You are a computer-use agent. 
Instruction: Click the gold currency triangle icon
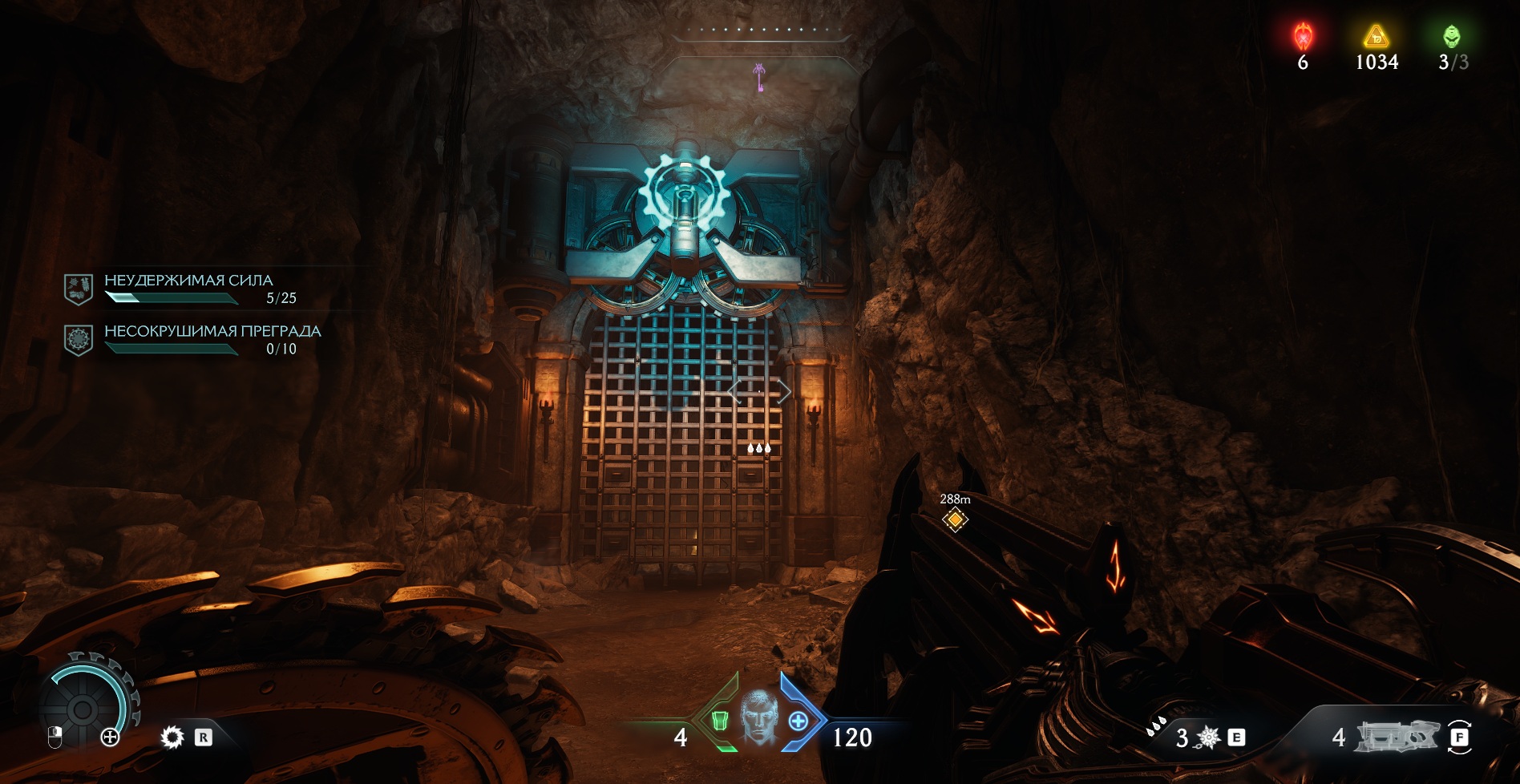pos(1376,36)
